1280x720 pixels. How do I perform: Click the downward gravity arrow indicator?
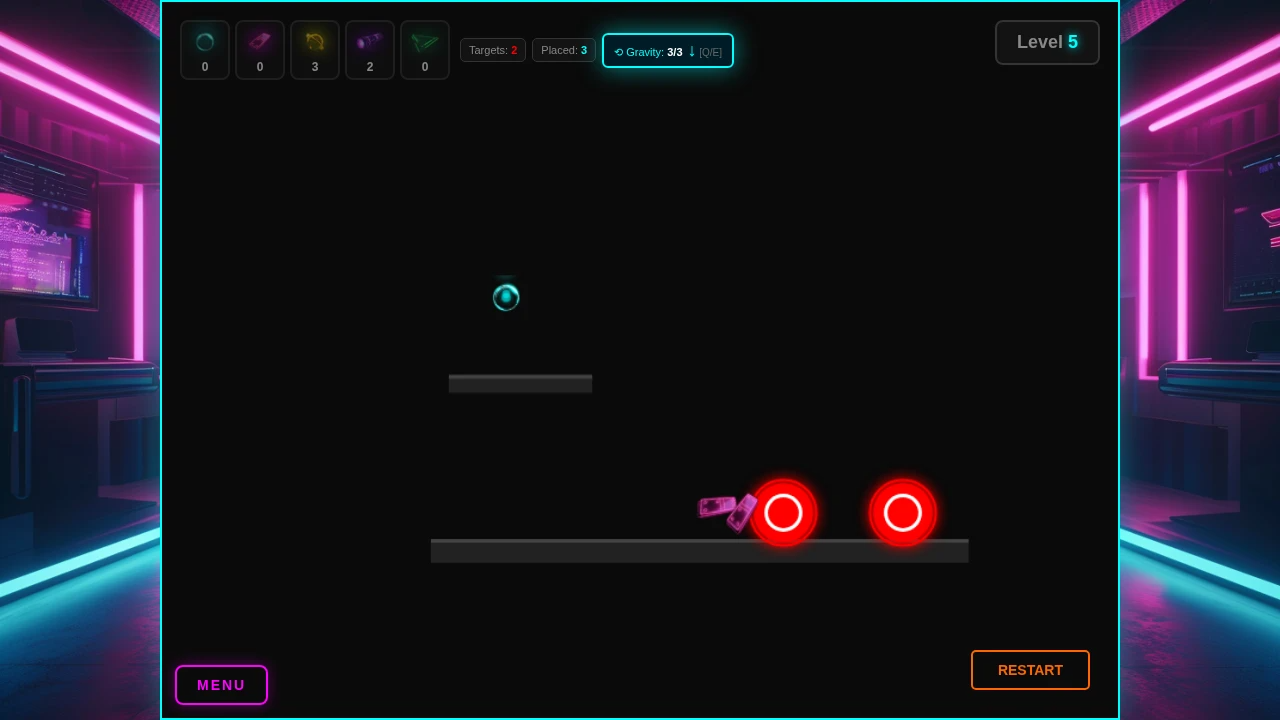691,51
